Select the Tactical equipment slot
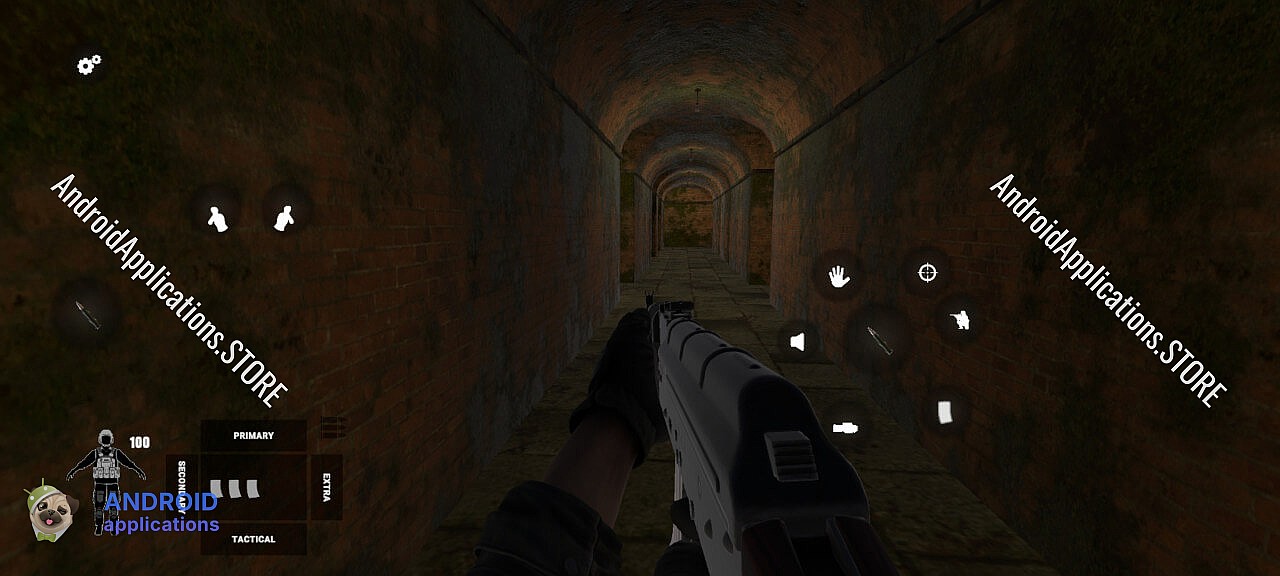1280x576 pixels. [x=253, y=539]
